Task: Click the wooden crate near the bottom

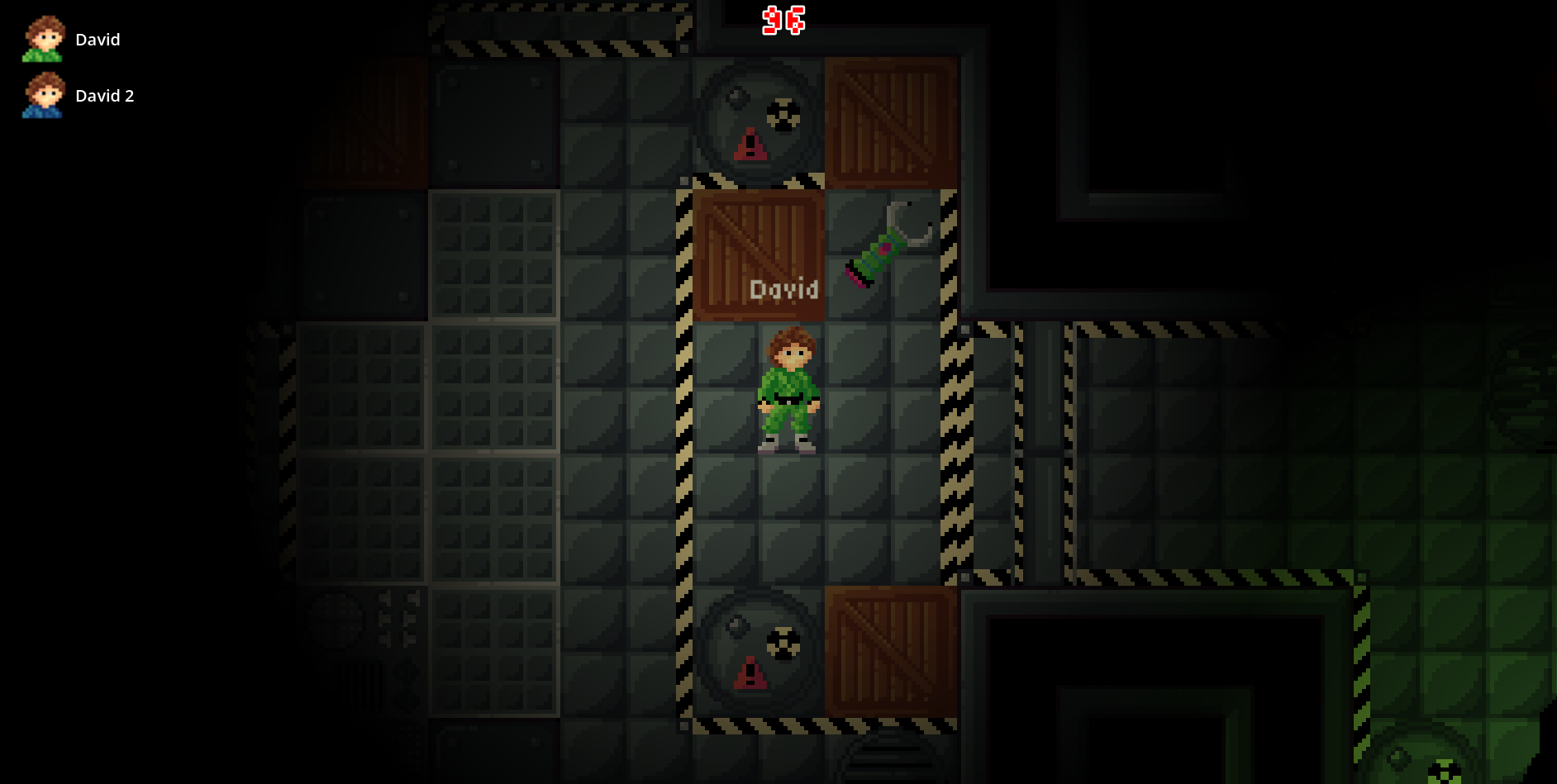Action: [x=891, y=653]
